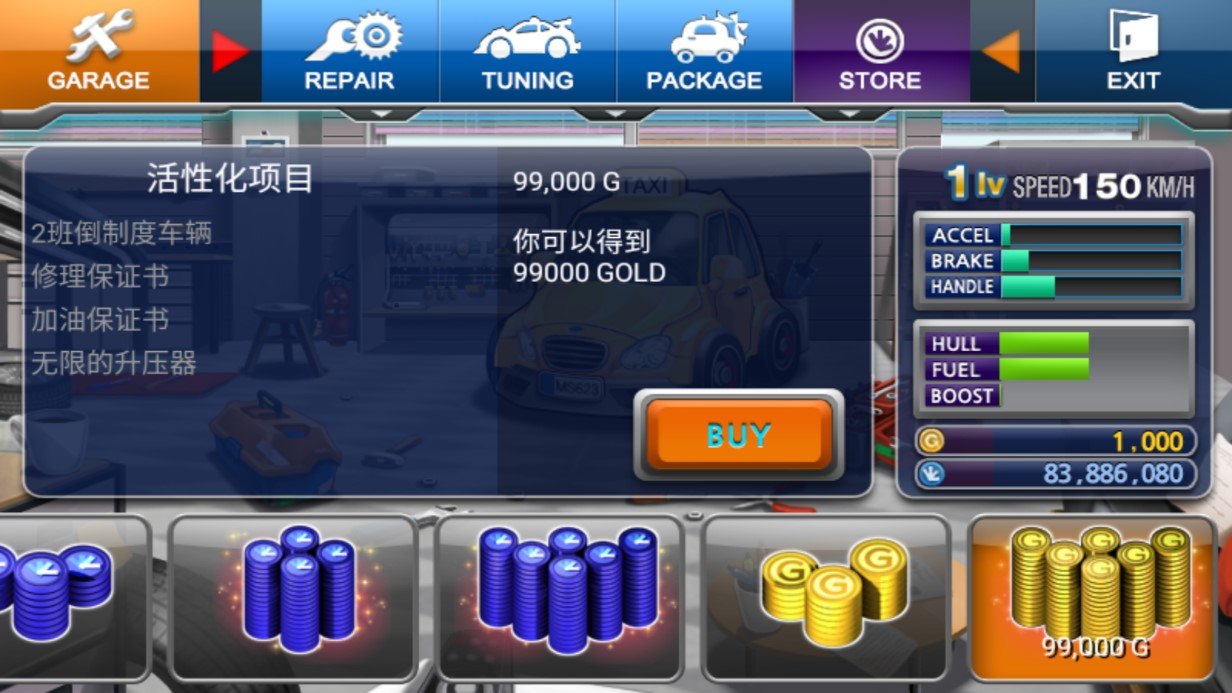Open the Store tab
Image resolution: width=1232 pixels, height=693 pixels.
click(x=880, y=51)
